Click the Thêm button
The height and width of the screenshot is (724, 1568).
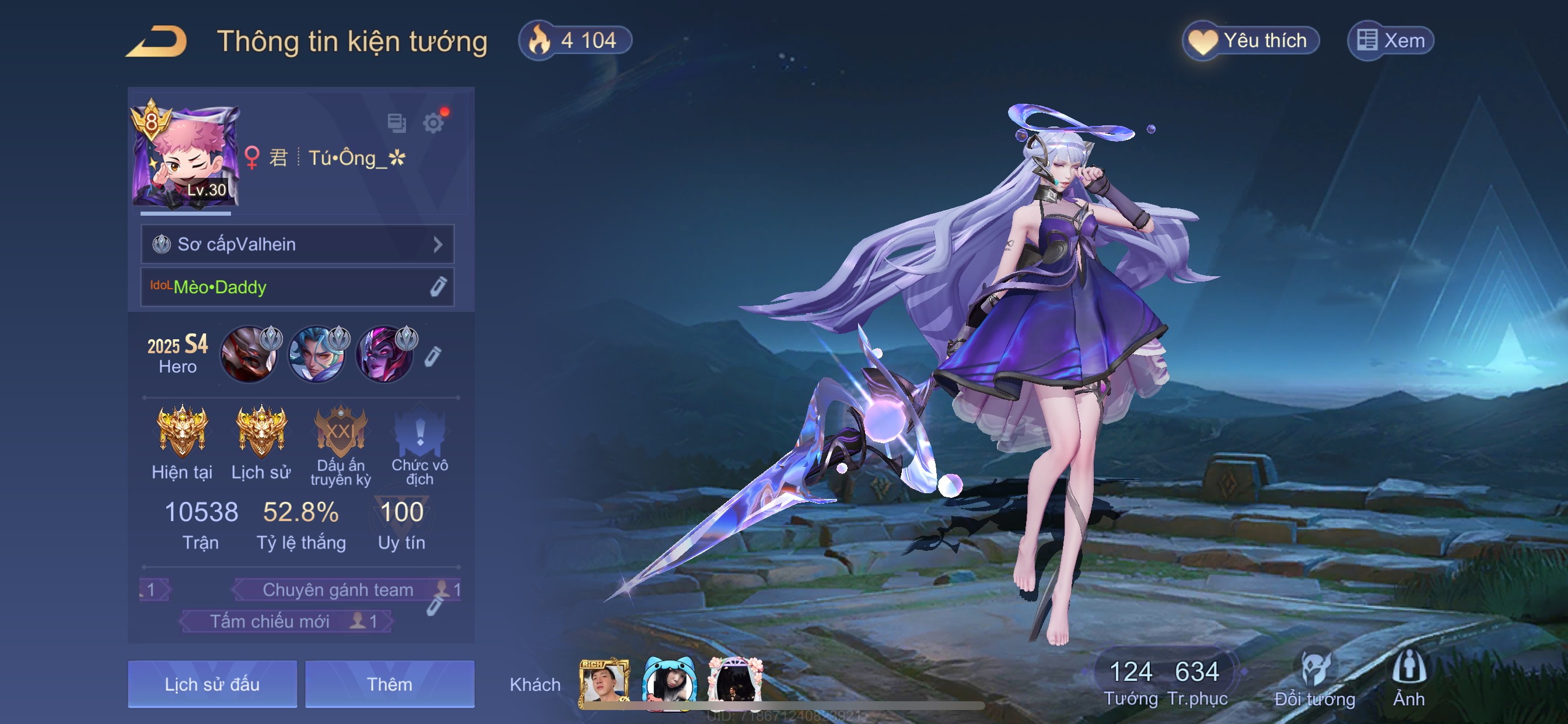tap(390, 684)
